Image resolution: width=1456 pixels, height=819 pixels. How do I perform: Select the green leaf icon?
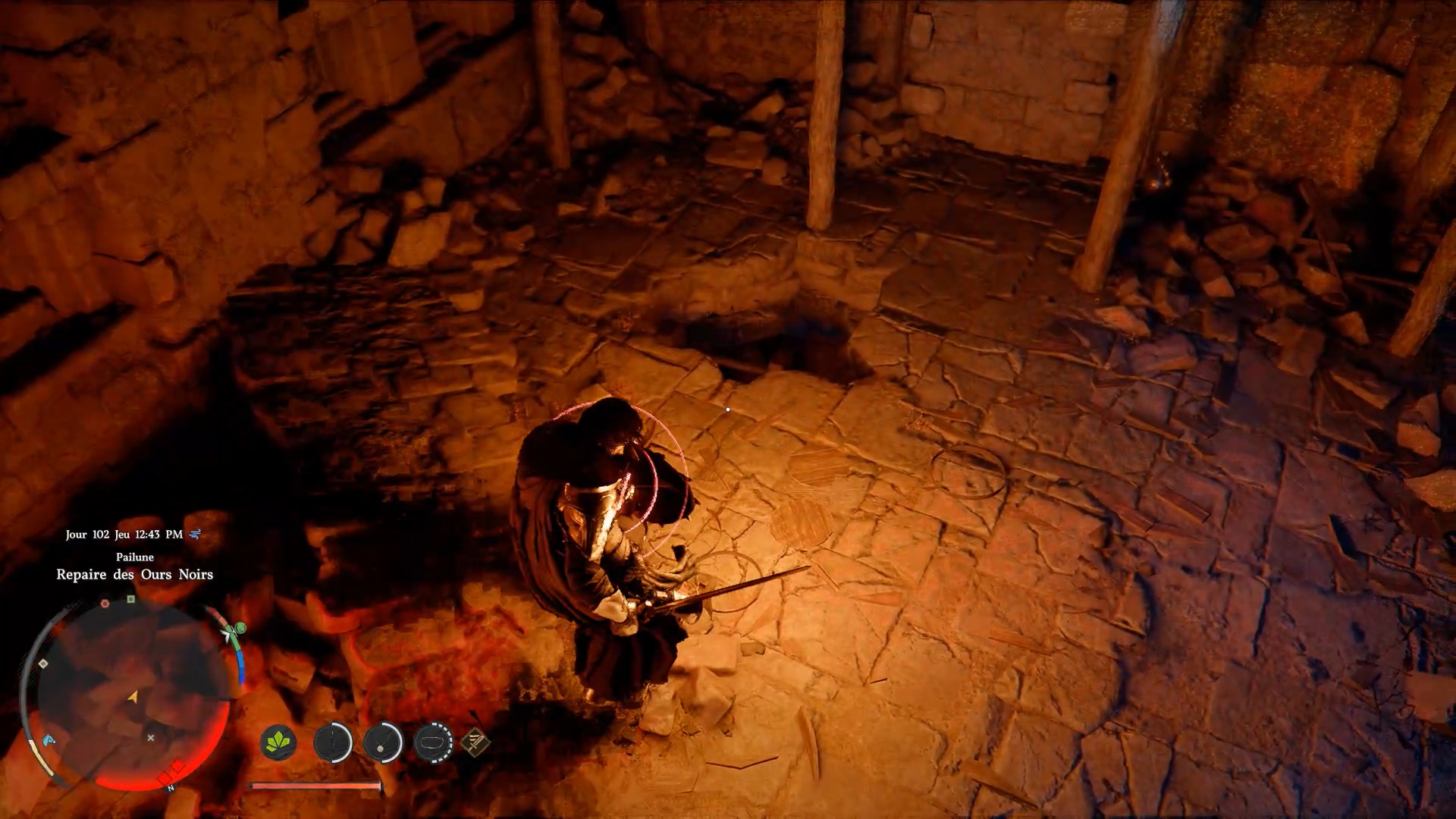(278, 742)
